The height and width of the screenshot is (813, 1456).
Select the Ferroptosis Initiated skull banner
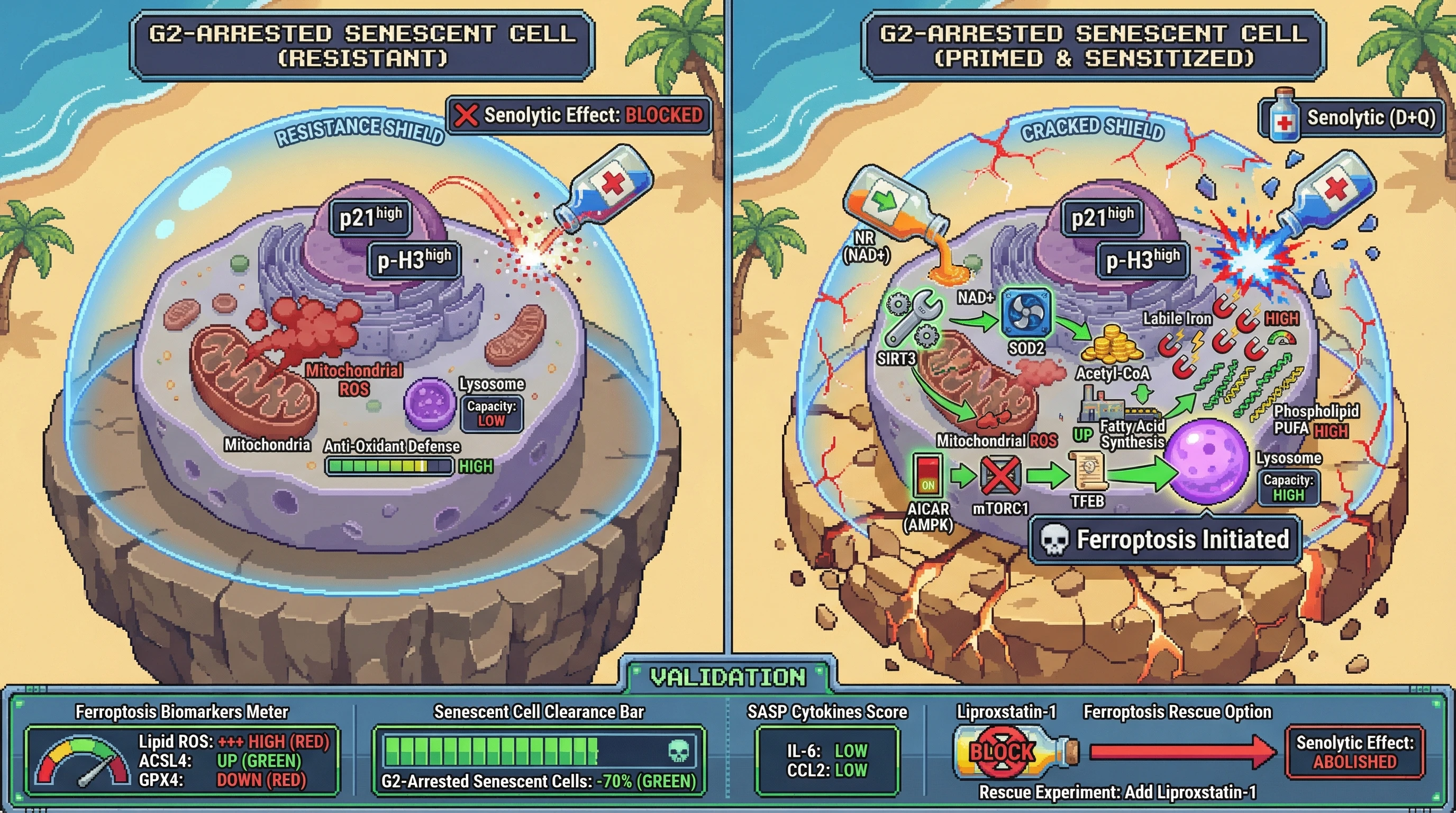click(1166, 539)
